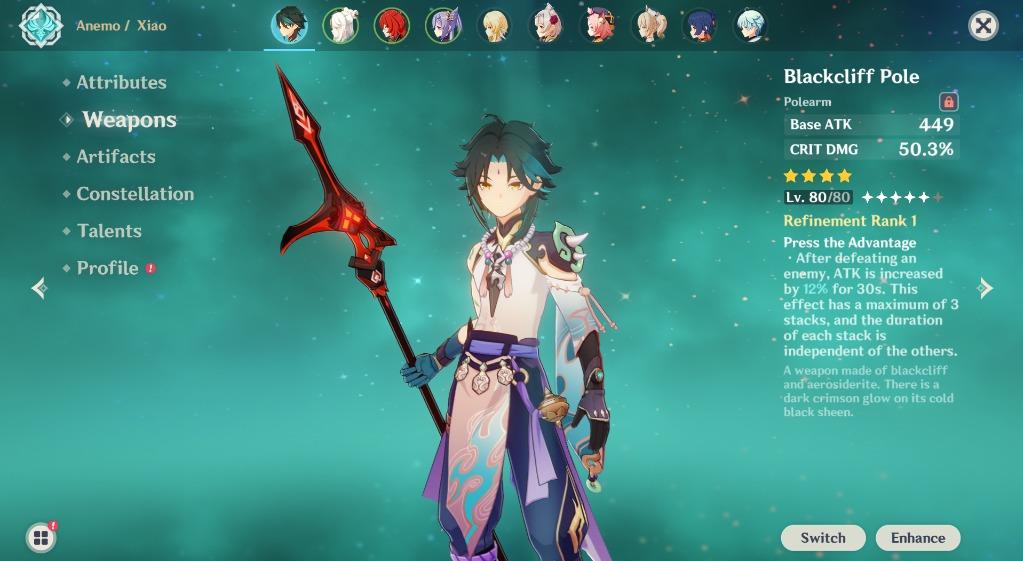Select Xiao's portrait

[x=289, y=26]
